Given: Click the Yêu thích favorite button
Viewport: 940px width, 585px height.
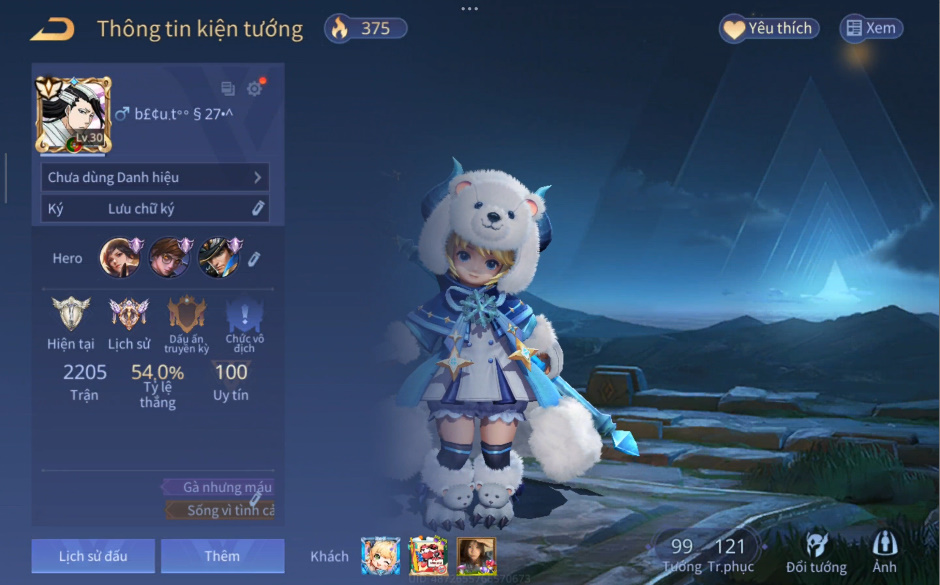Looking at the screenshot, I should tap(769, 29).
